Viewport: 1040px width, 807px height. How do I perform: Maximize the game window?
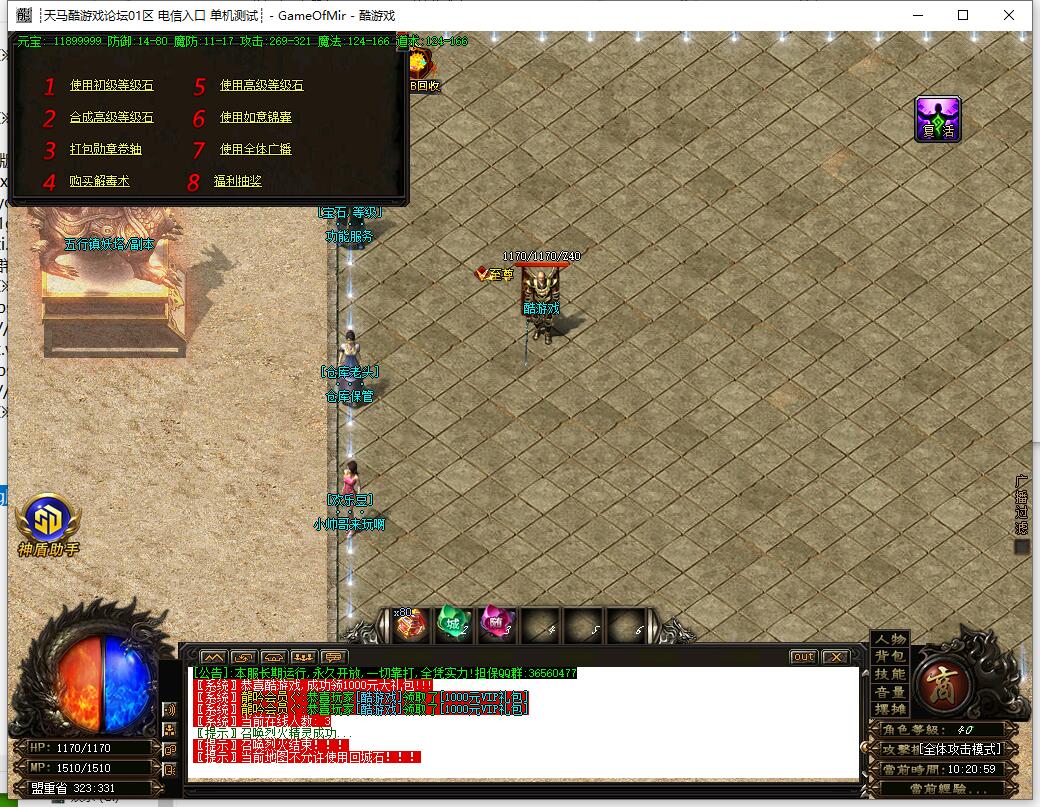(963, 15)
